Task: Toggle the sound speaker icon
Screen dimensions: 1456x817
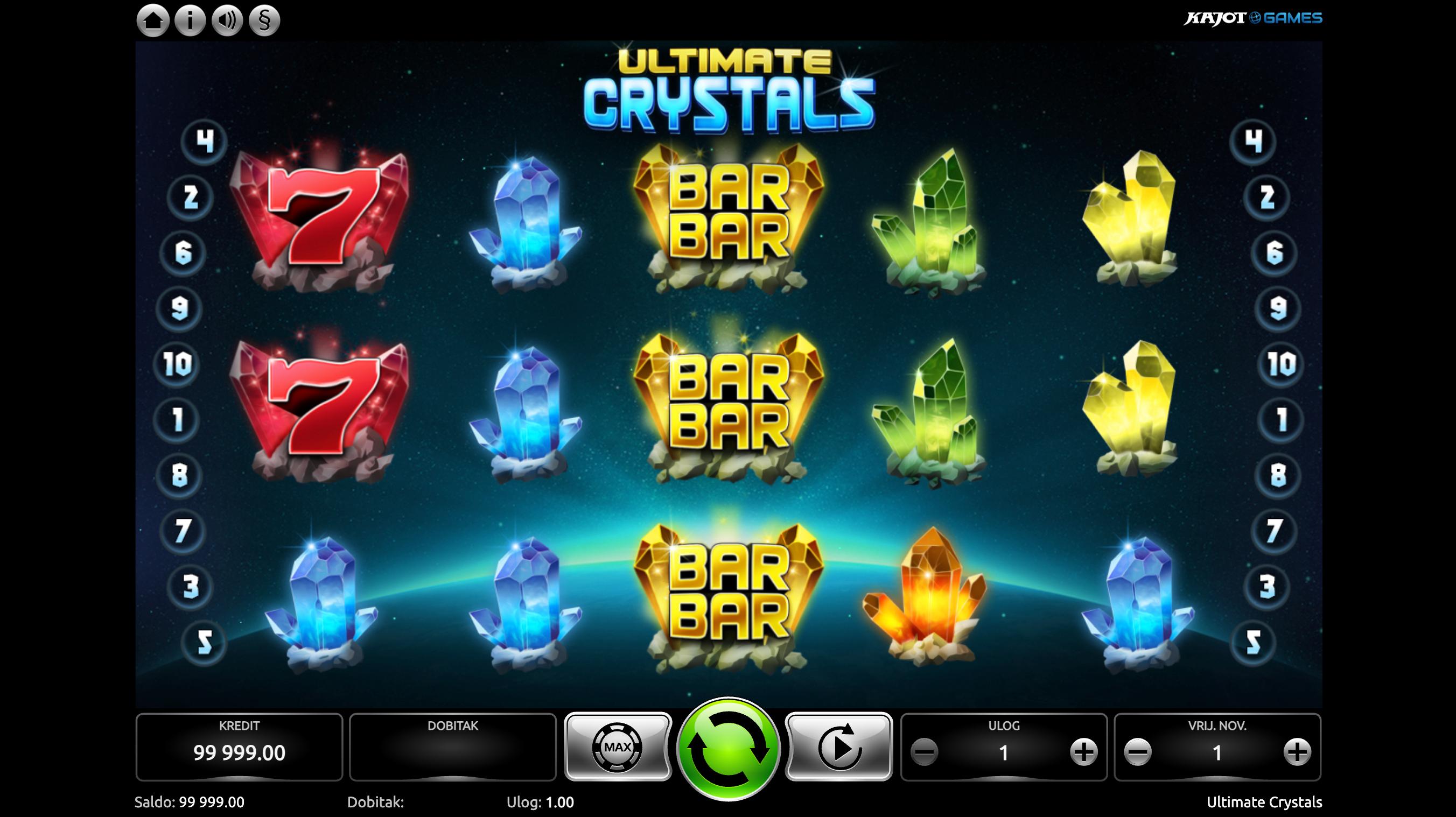Action: pos(227,22)
